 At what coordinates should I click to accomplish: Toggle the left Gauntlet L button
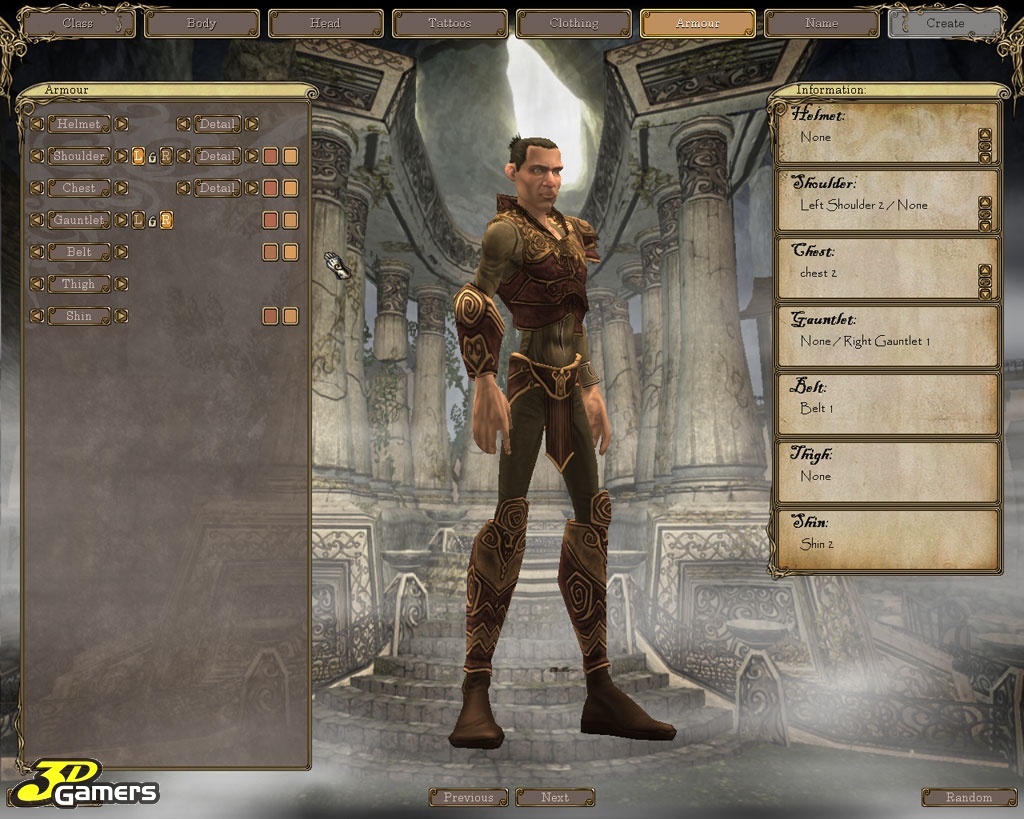click(138, 220)
